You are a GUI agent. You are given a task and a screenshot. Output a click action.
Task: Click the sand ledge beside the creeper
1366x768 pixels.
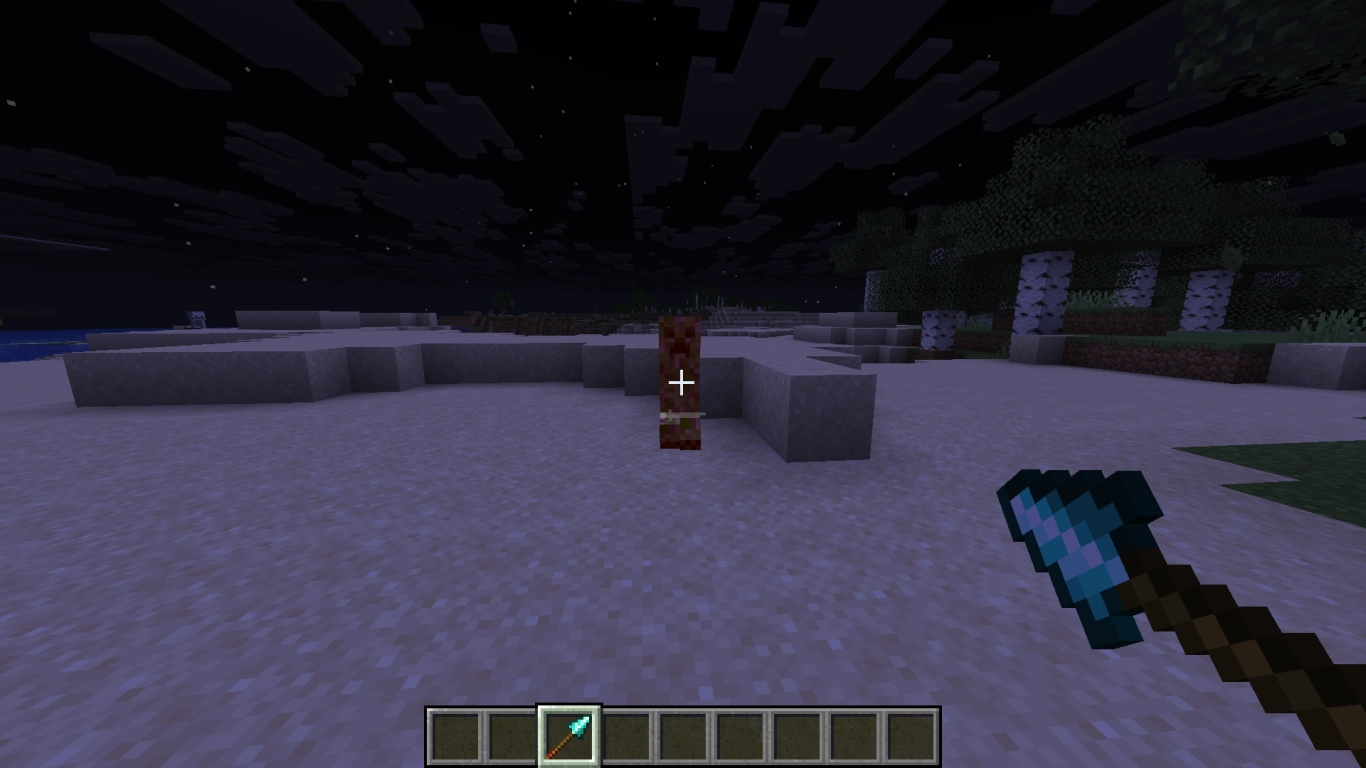pyautogui.click(x=800, y=400)
